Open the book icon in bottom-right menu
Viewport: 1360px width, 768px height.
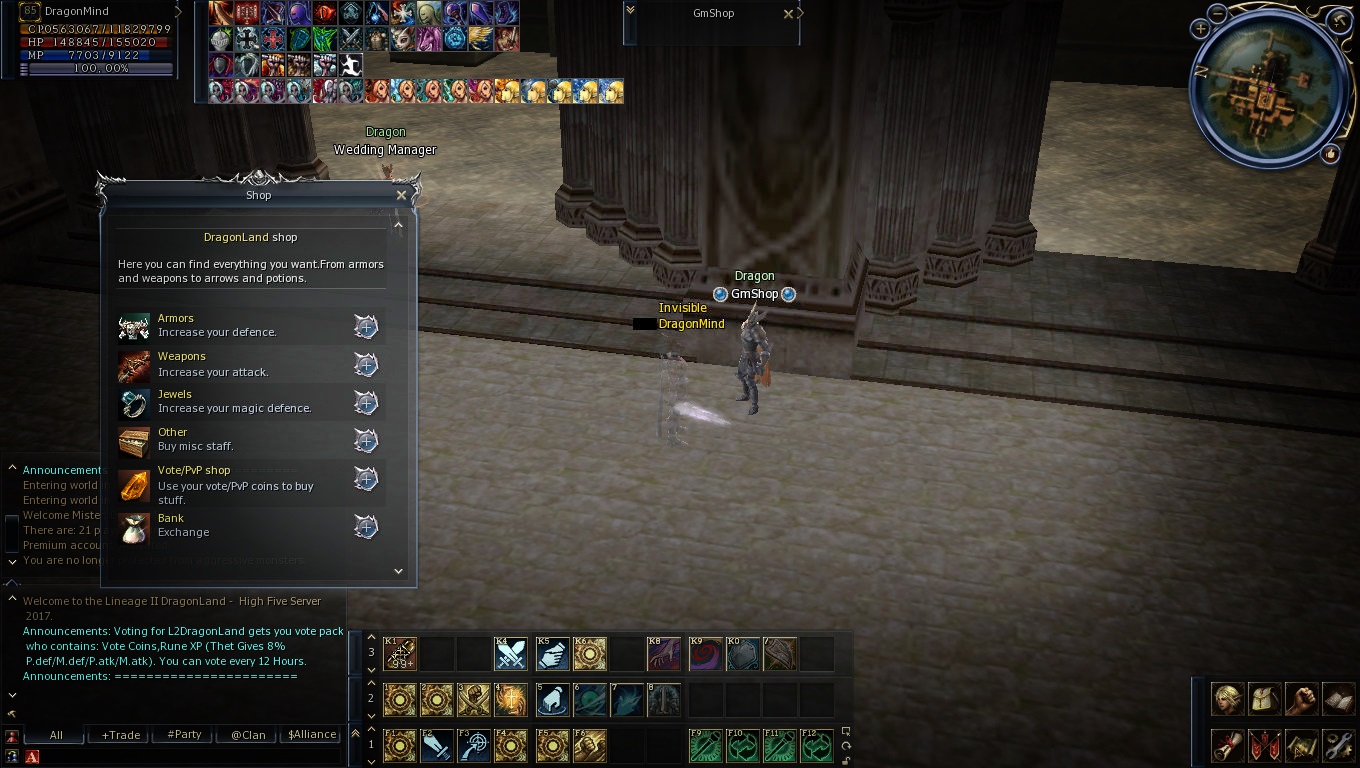[x=1338, y=699]
